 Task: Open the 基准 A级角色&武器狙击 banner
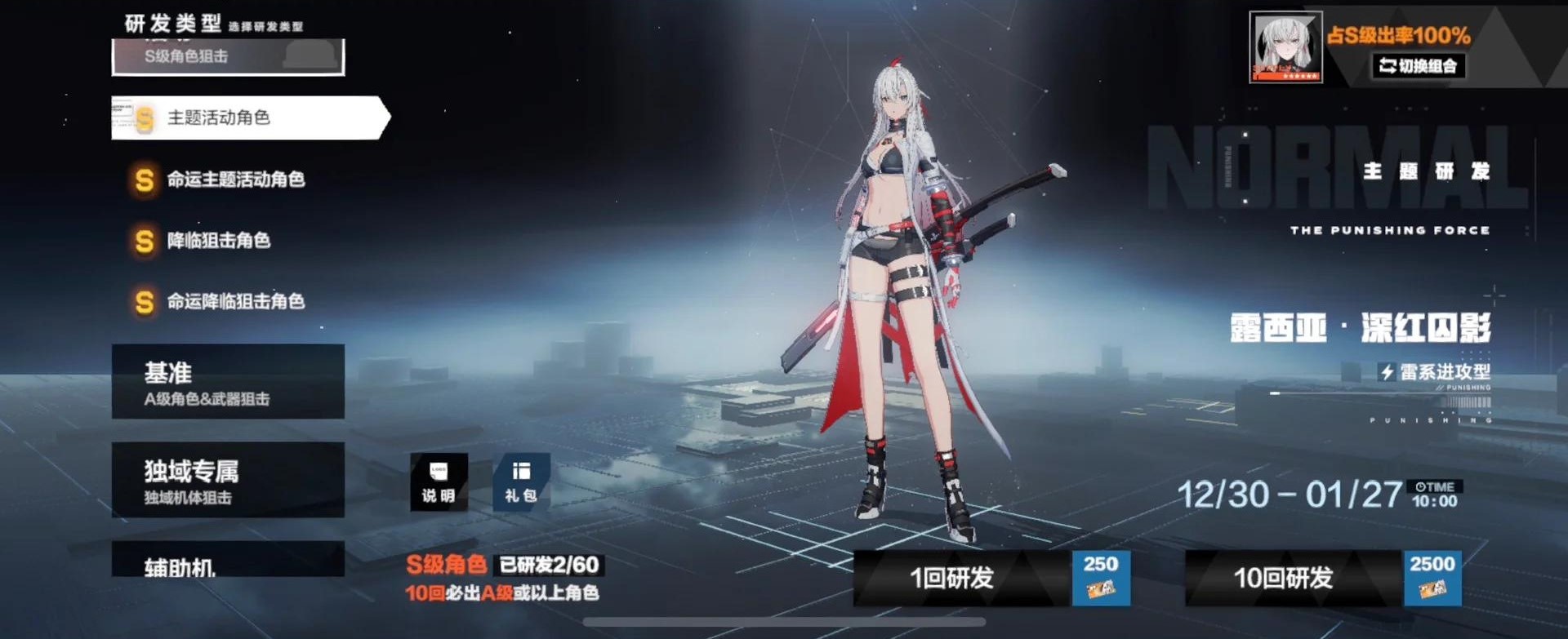click(229, 382)
